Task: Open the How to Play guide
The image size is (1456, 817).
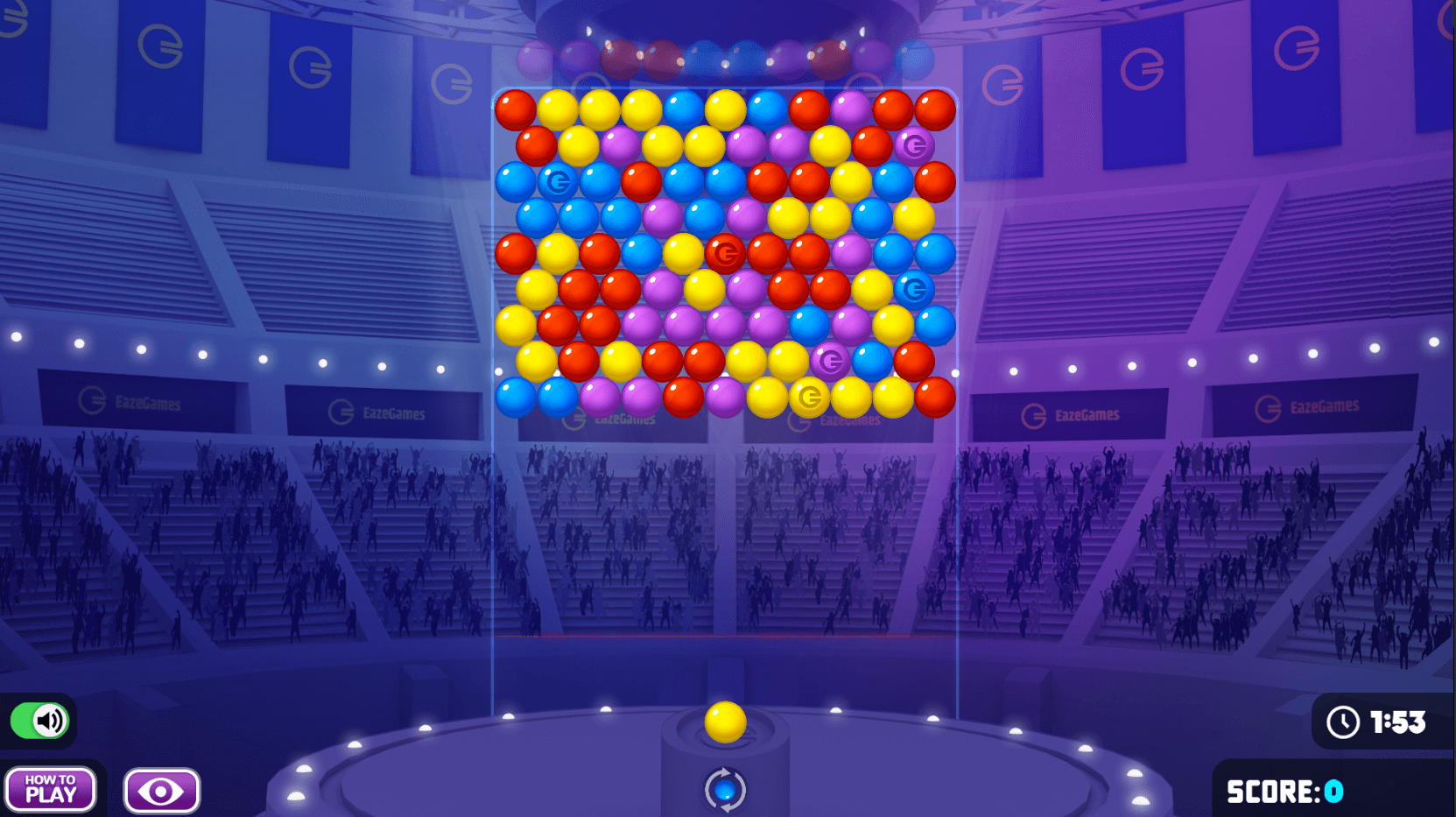Action: pyautogui.click(x=51, y=789)
